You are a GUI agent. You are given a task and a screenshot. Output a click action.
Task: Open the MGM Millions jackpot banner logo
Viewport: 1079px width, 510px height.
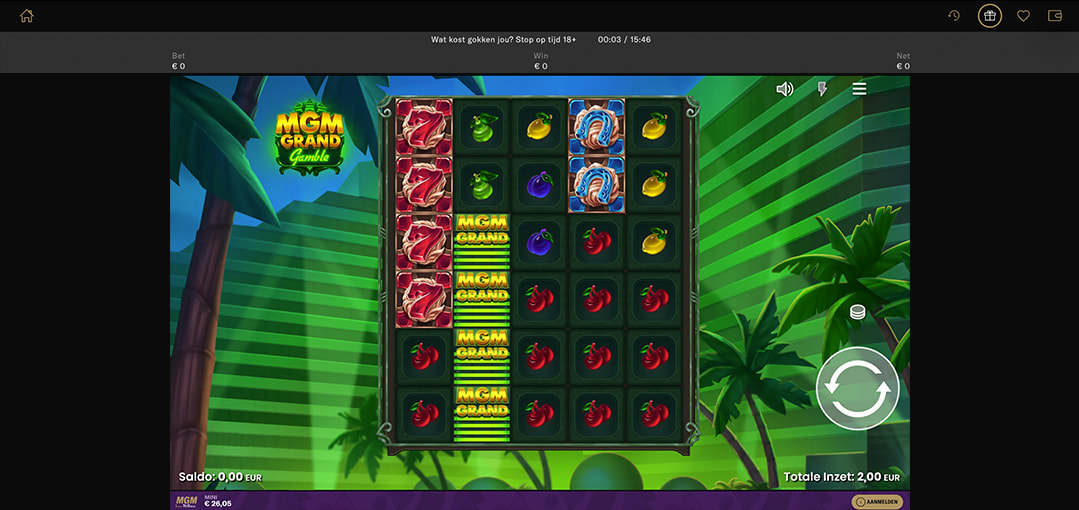tap(187, 501)
